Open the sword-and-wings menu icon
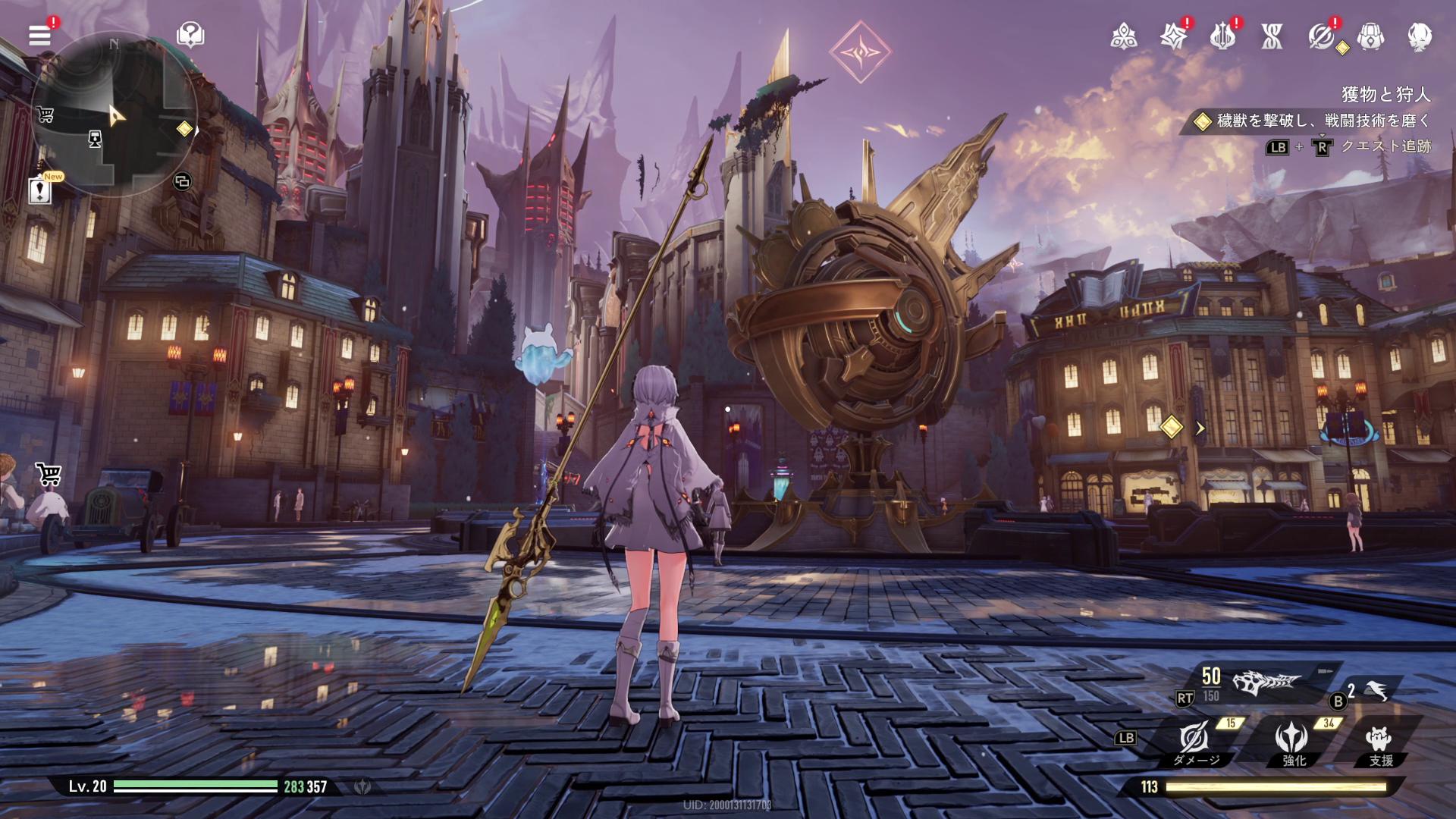 pyautogui.click(x=1222, y=36)
